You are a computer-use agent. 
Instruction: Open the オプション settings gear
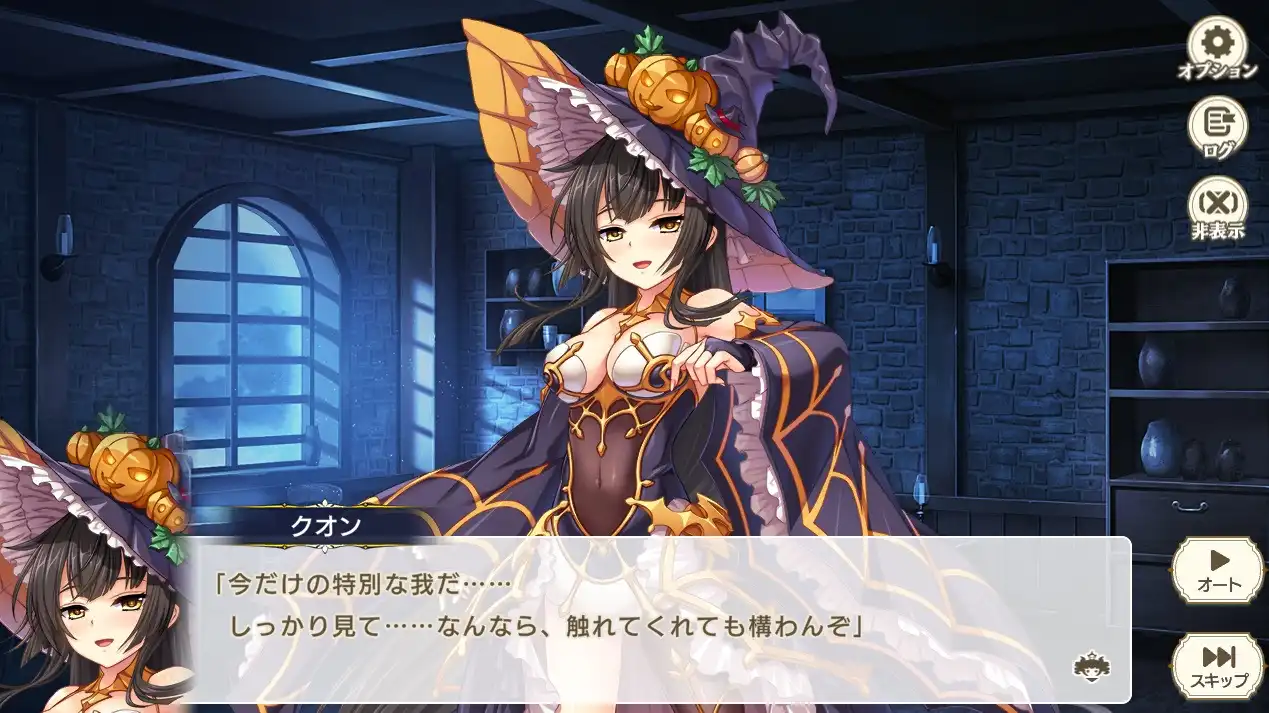tap(1217, 46)
